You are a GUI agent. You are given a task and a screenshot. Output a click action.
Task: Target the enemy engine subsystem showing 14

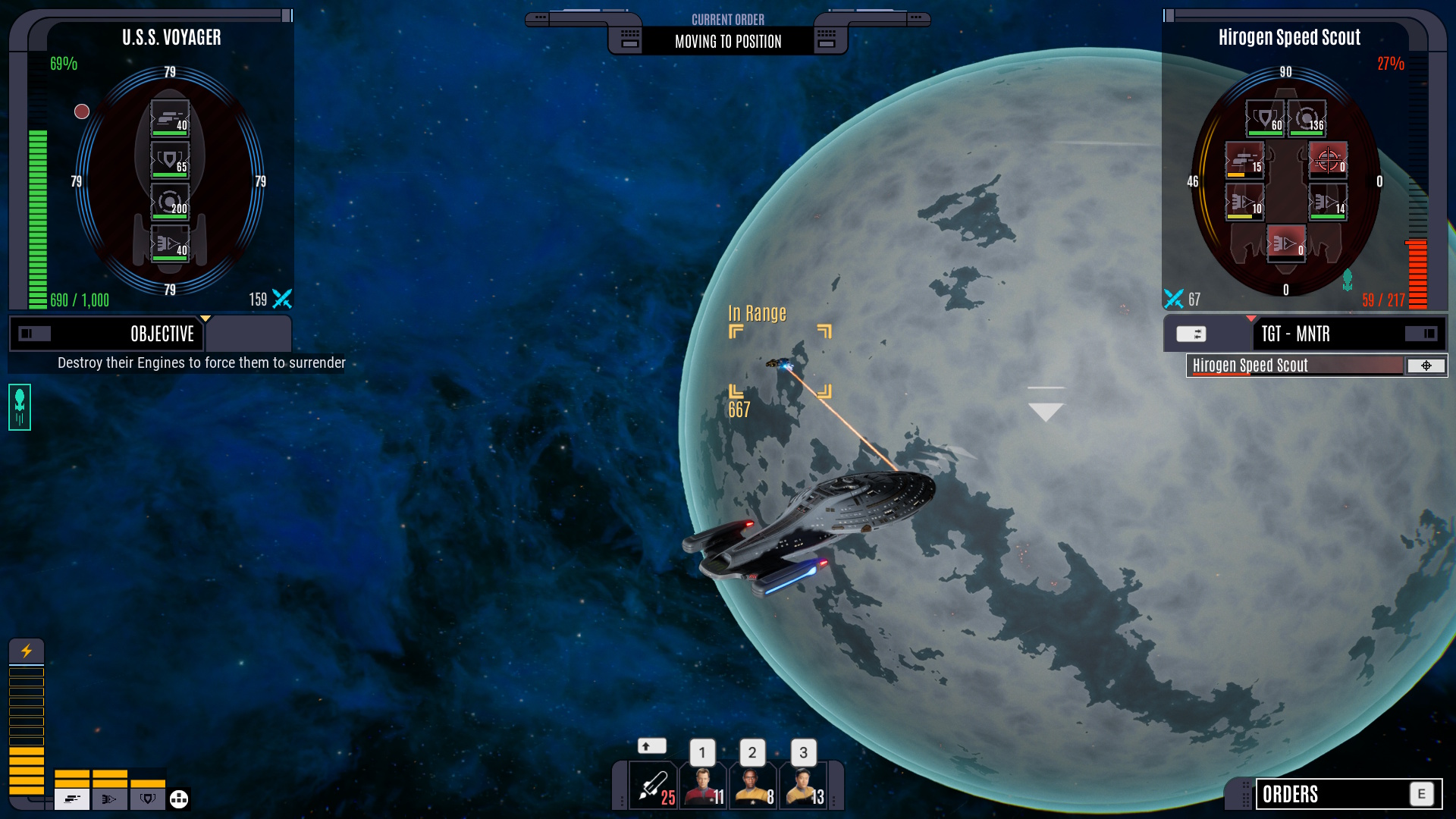point(1328,202)
